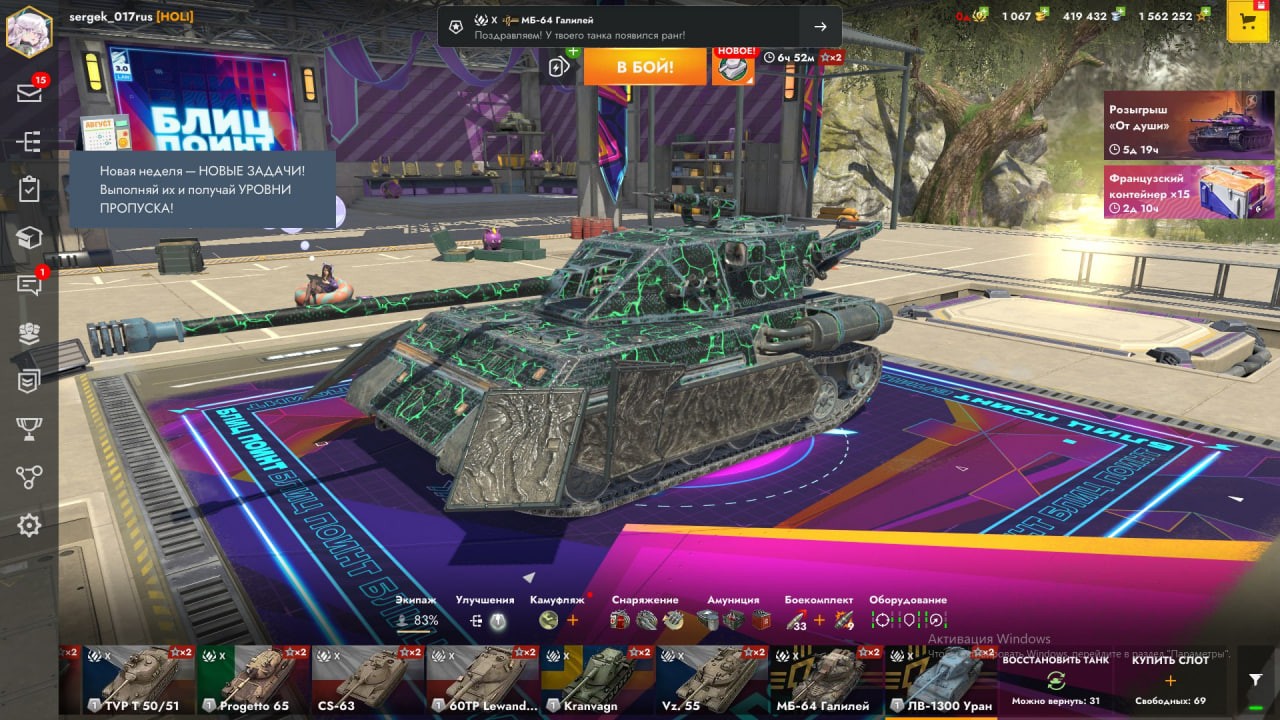The image size is (1280, 720).
Task: Open the trophy ratings icon
Action: 29,429
